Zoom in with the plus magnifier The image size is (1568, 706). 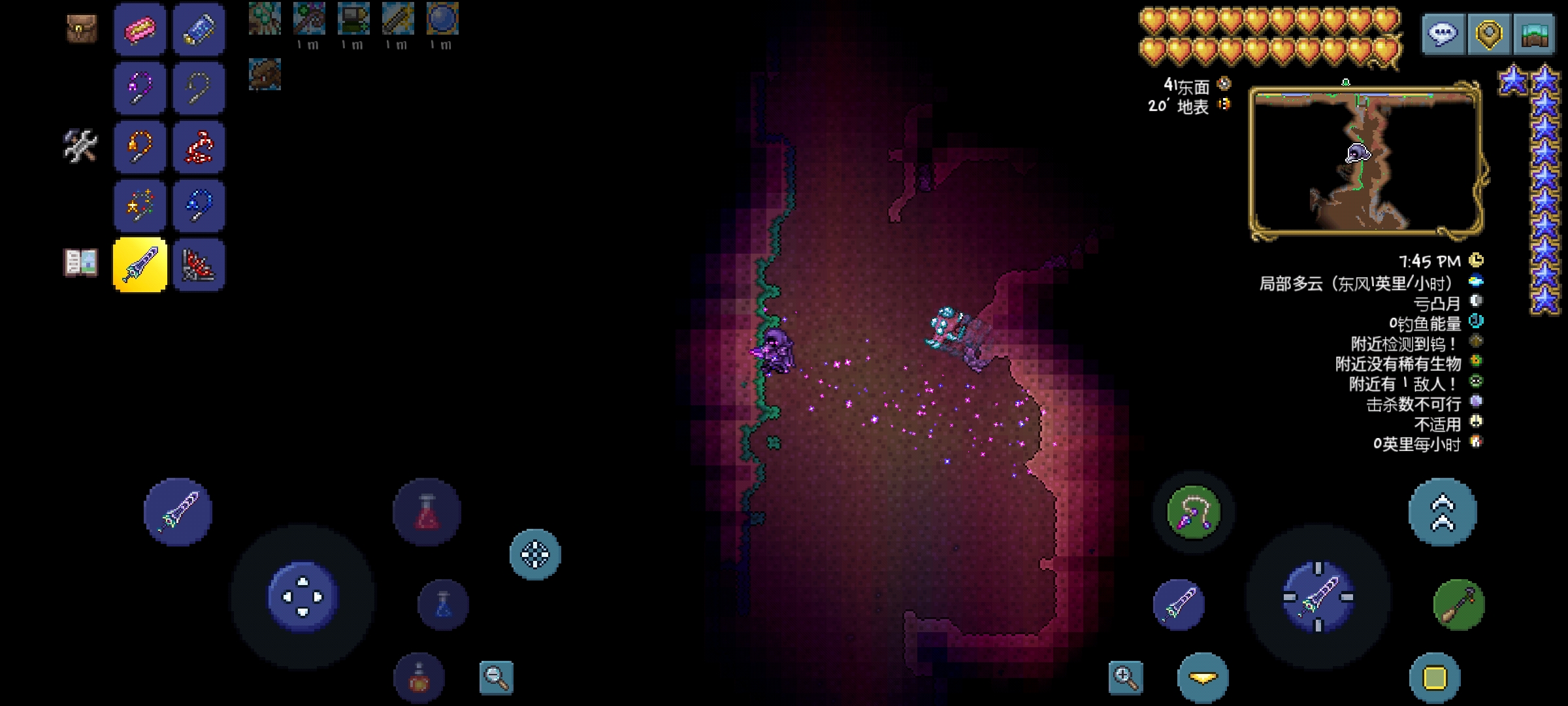1126,677
